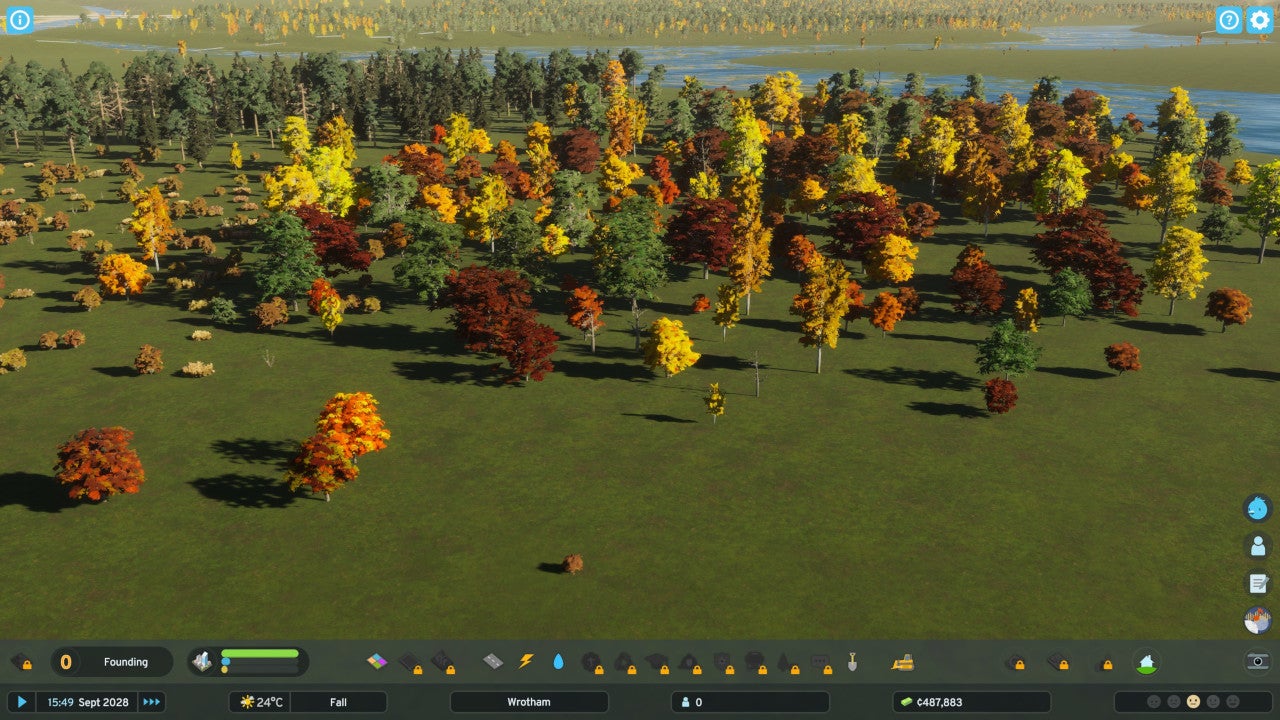
Task: Open the green house map tiles button
Action: click(x=1146, y=662)
